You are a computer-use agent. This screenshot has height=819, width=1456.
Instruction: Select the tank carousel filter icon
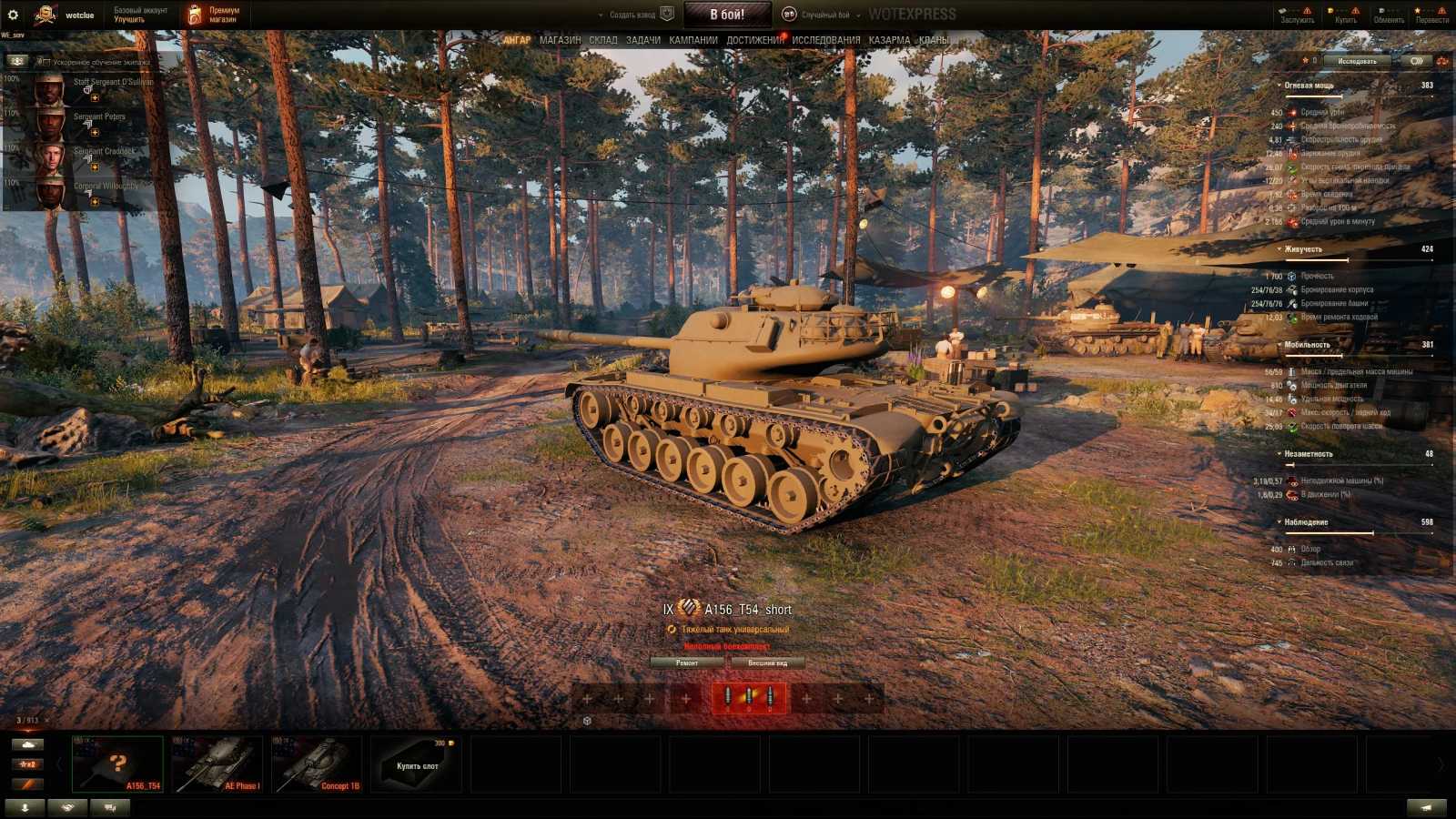(28, 743)
